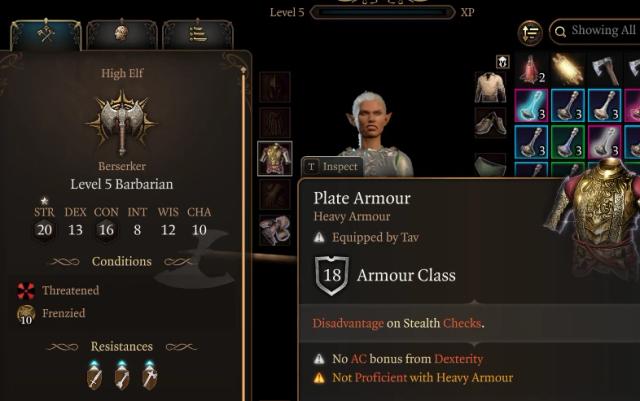
Task: Select the equipped gloves slot
Action: point(275,230)
